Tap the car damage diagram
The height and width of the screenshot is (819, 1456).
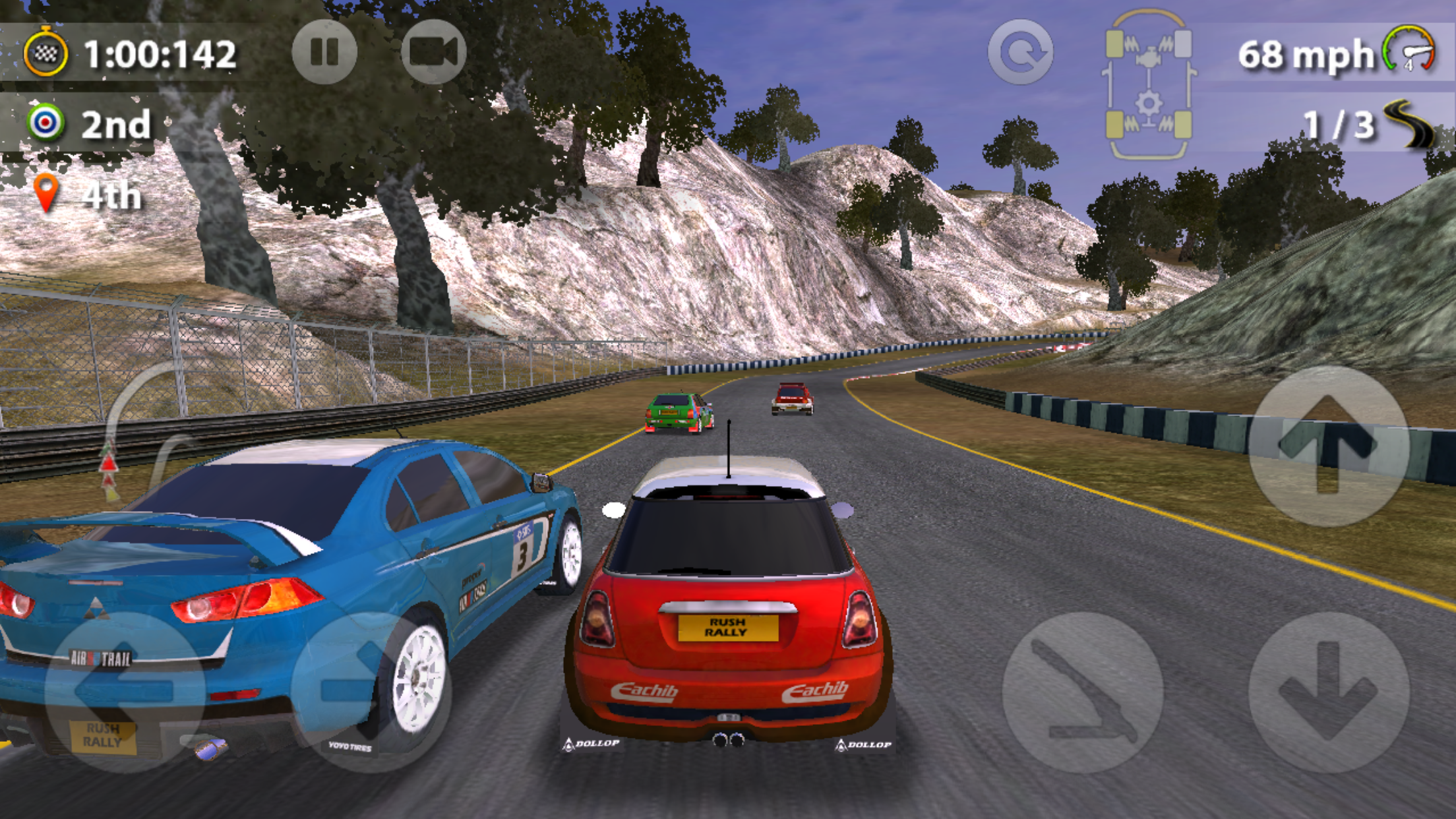(1149, 84)
